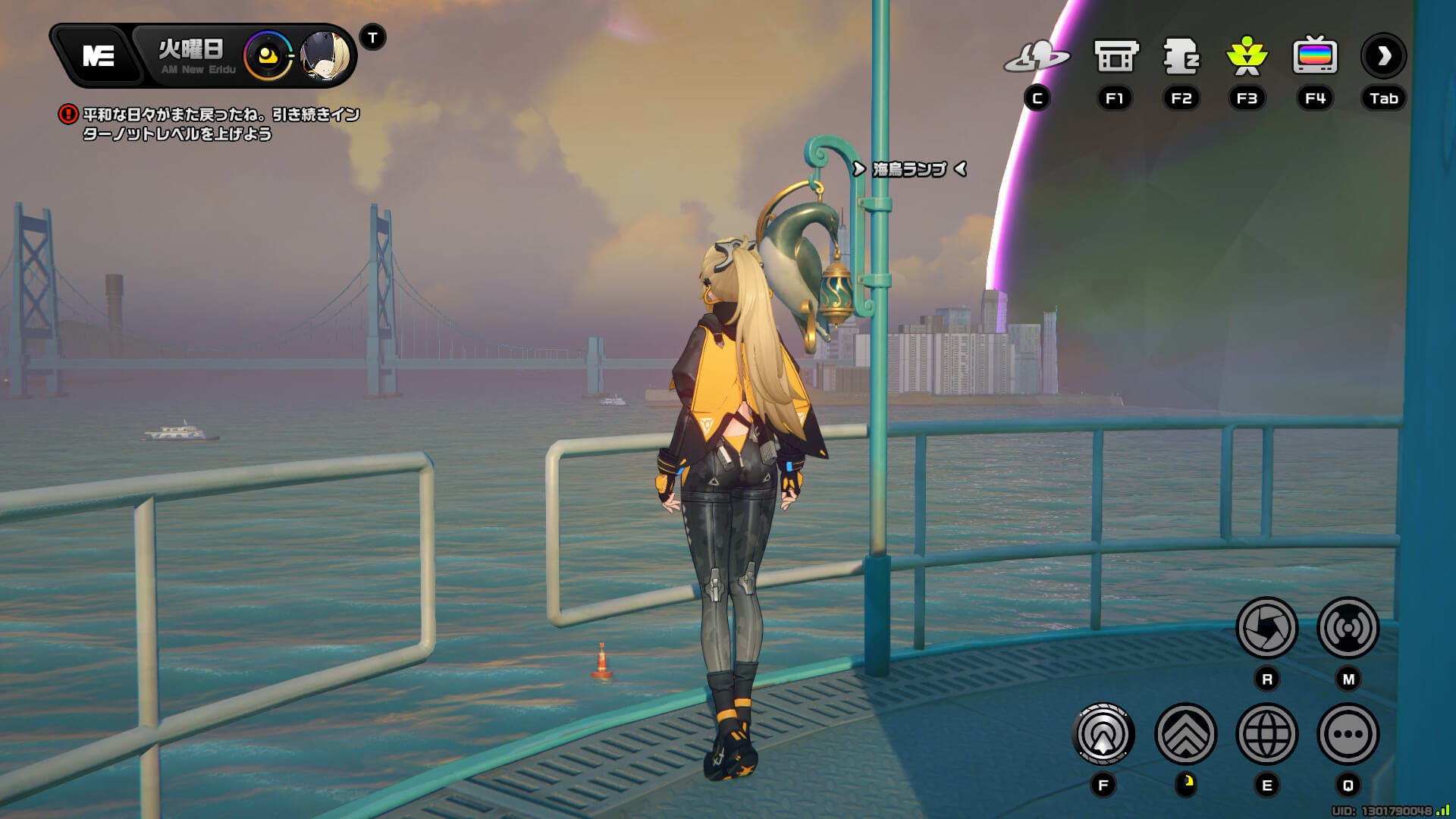Open the rainbow TV icon

(1314, 56)
